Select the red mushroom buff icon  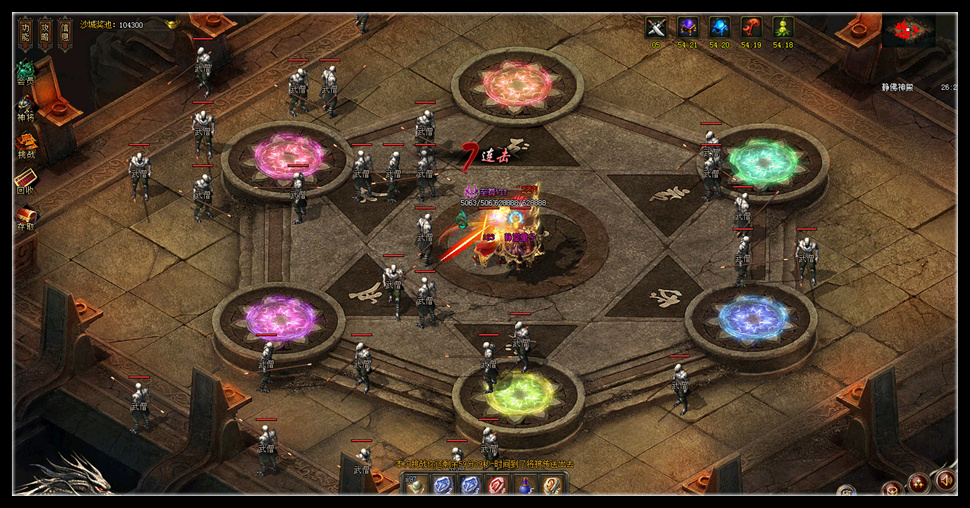(x=752, y=28)
